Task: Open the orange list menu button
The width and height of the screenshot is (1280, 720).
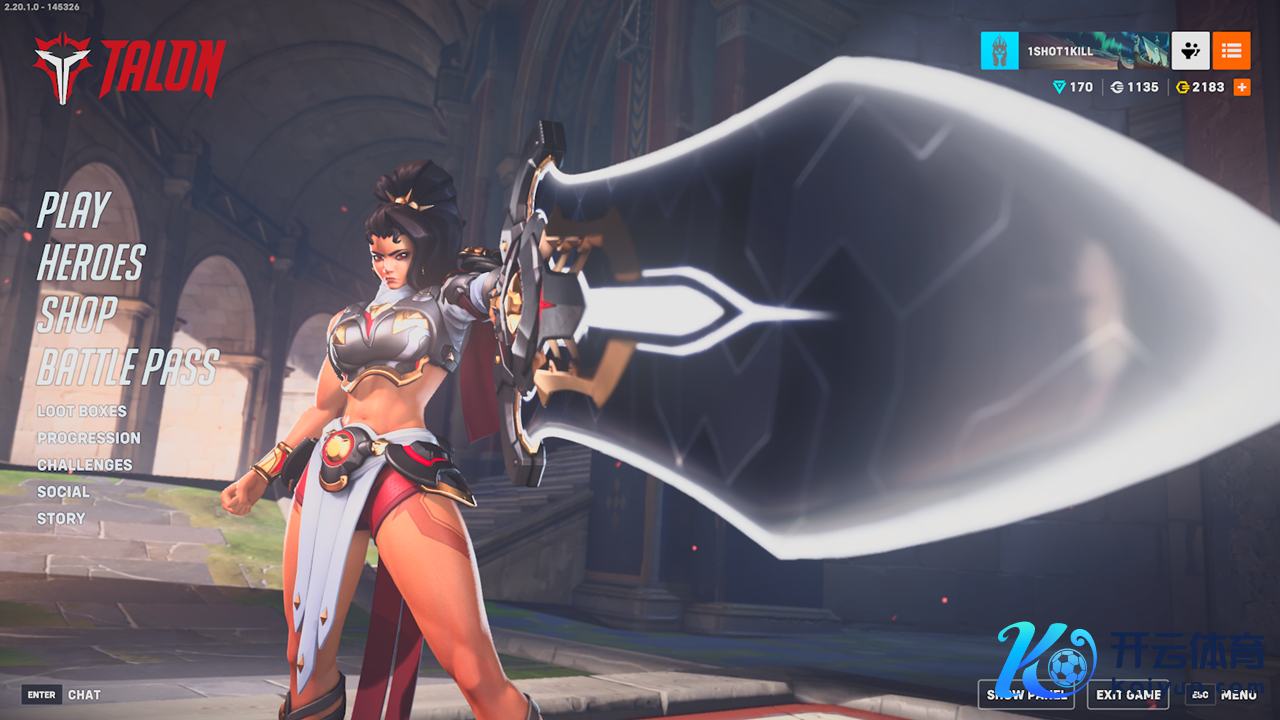Action: [1231, 51]
